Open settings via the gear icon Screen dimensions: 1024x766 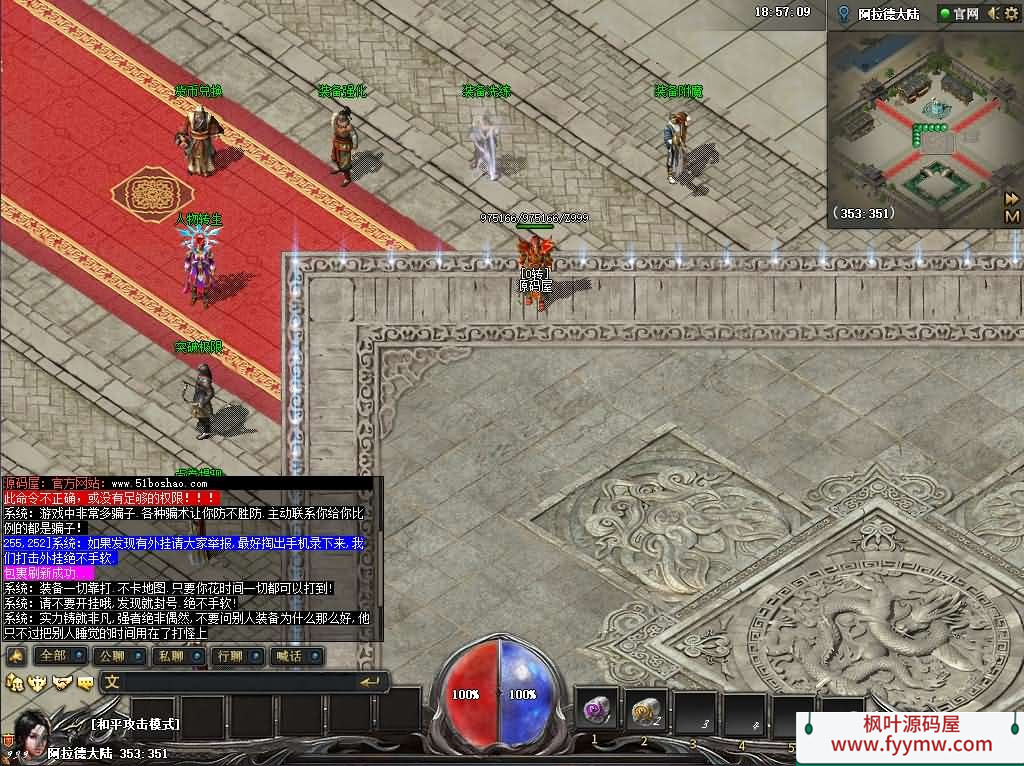pyautogui.click(x=1012, y=14)
